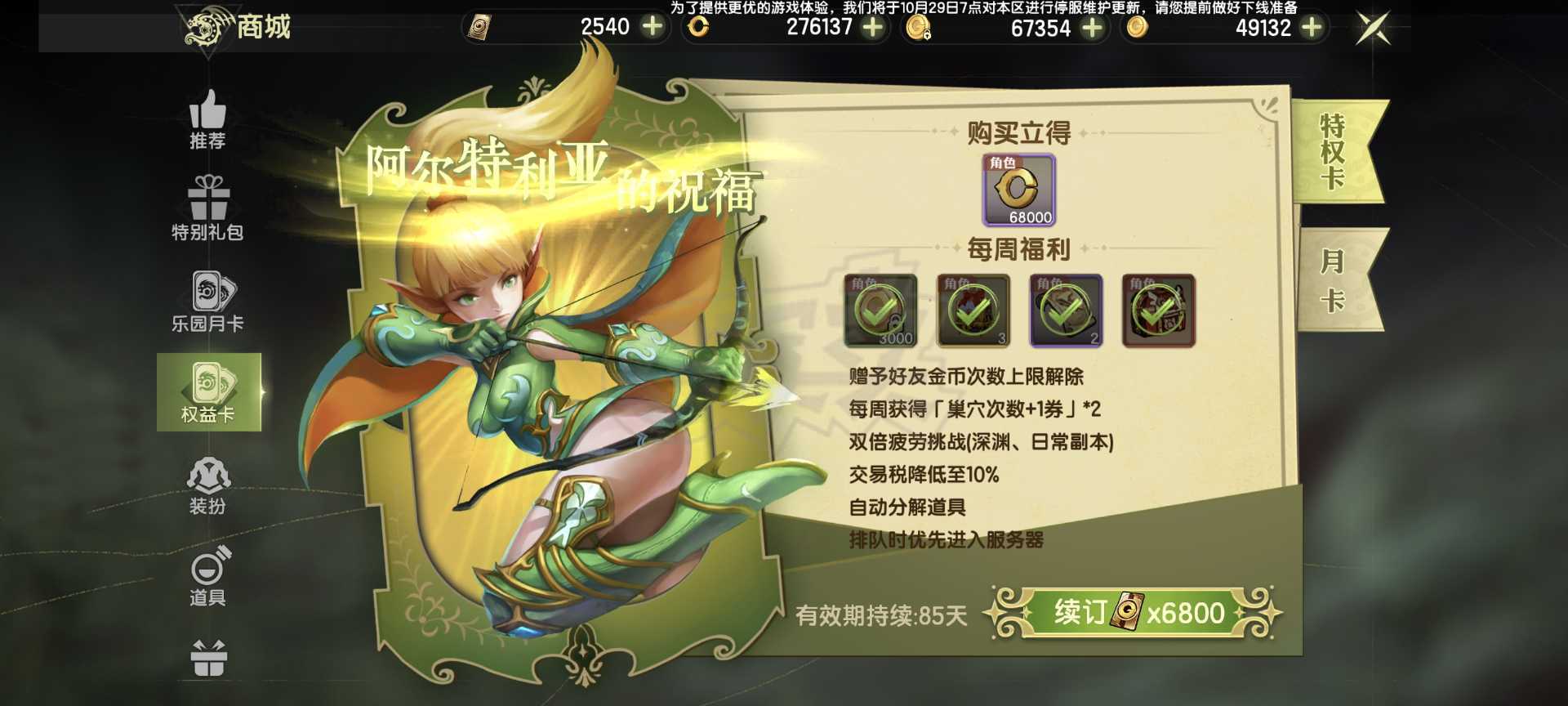This screenshot has width=1568, height=706.
Task: Click the plus next to 49132 currency
Action: coord(1312,29)
